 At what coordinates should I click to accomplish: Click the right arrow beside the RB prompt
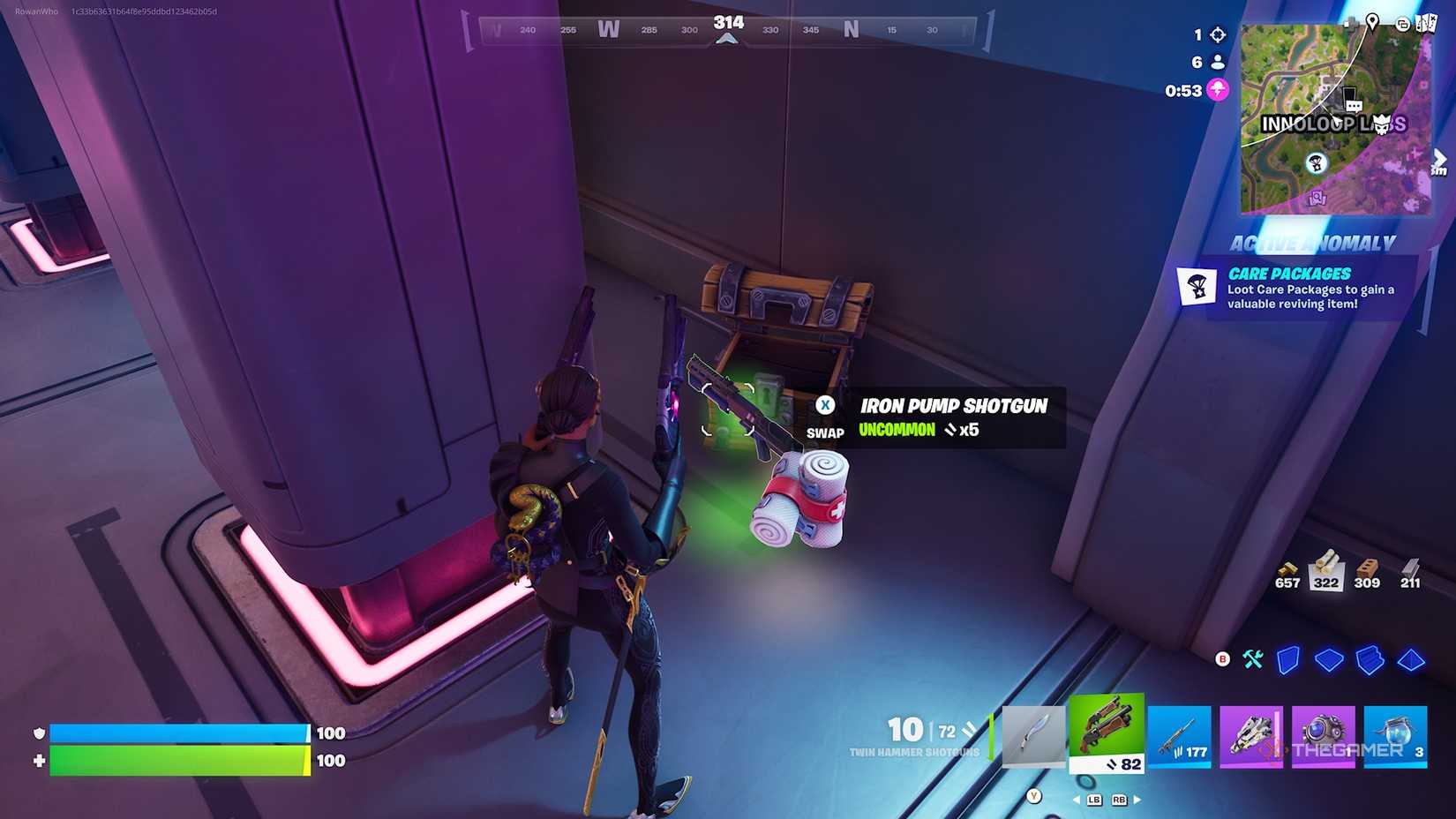pyautogui.click(x=1137, y=800)
